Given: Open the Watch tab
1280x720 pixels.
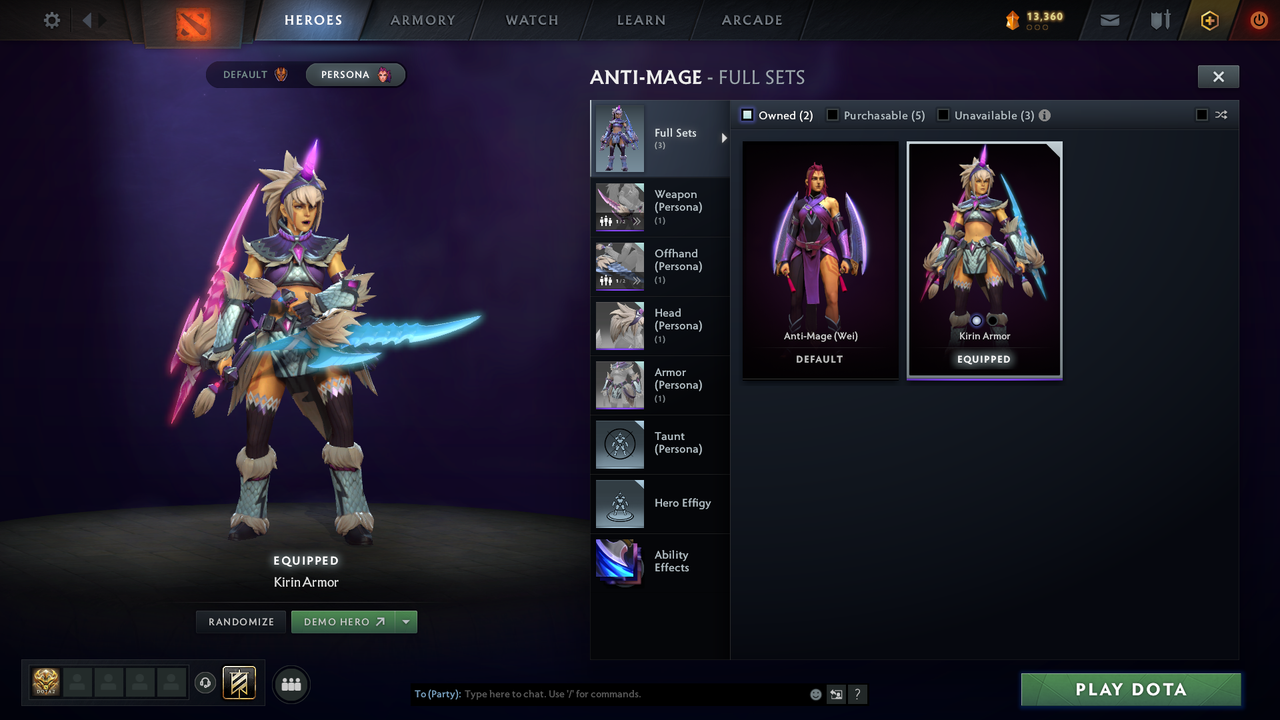Looking at the screenshot, I should (x=531, y=20).
